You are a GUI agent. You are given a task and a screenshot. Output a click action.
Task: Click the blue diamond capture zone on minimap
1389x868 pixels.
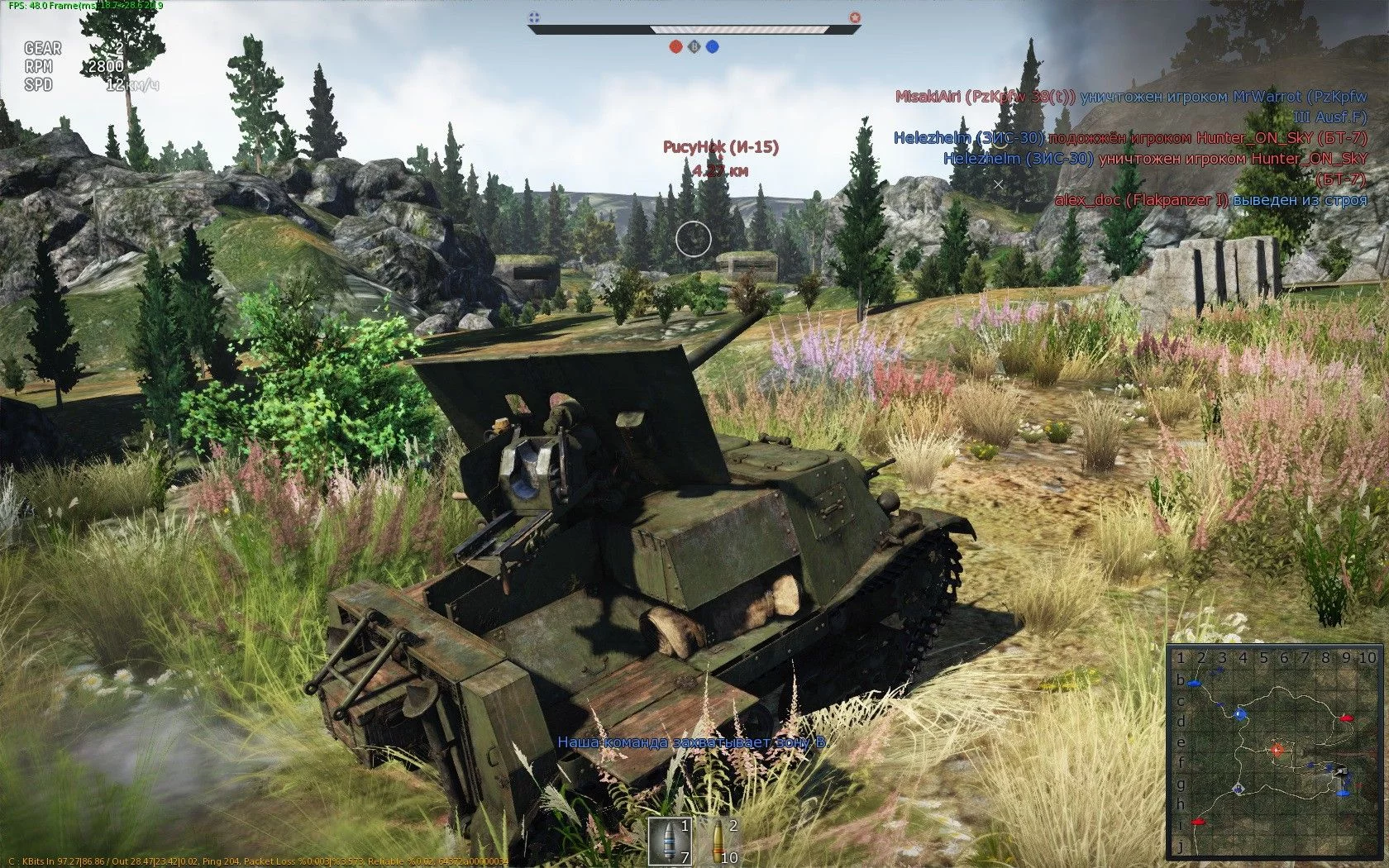pos(1239,714)
